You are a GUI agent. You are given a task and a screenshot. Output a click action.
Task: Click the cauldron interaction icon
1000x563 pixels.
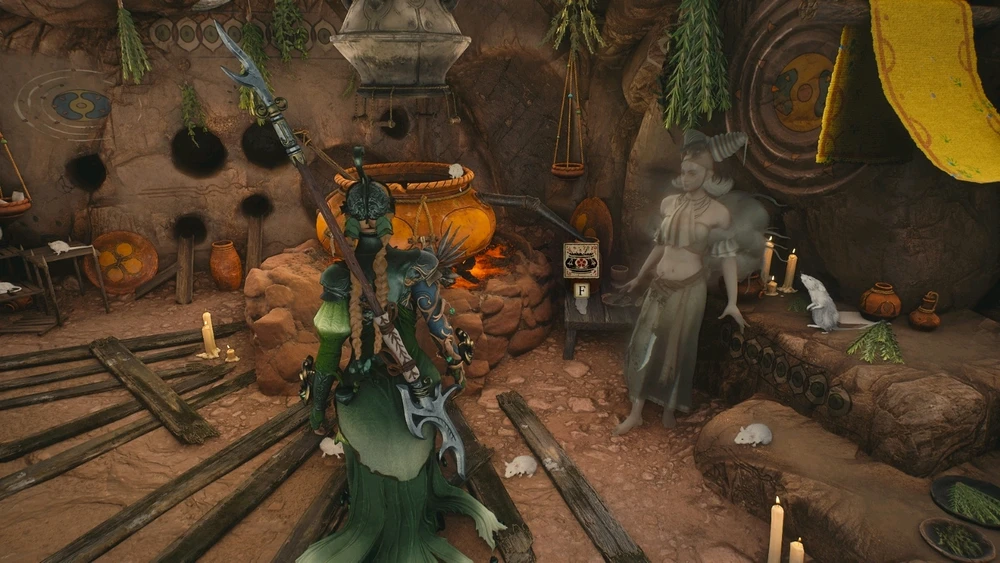click(x=581, y=260)
